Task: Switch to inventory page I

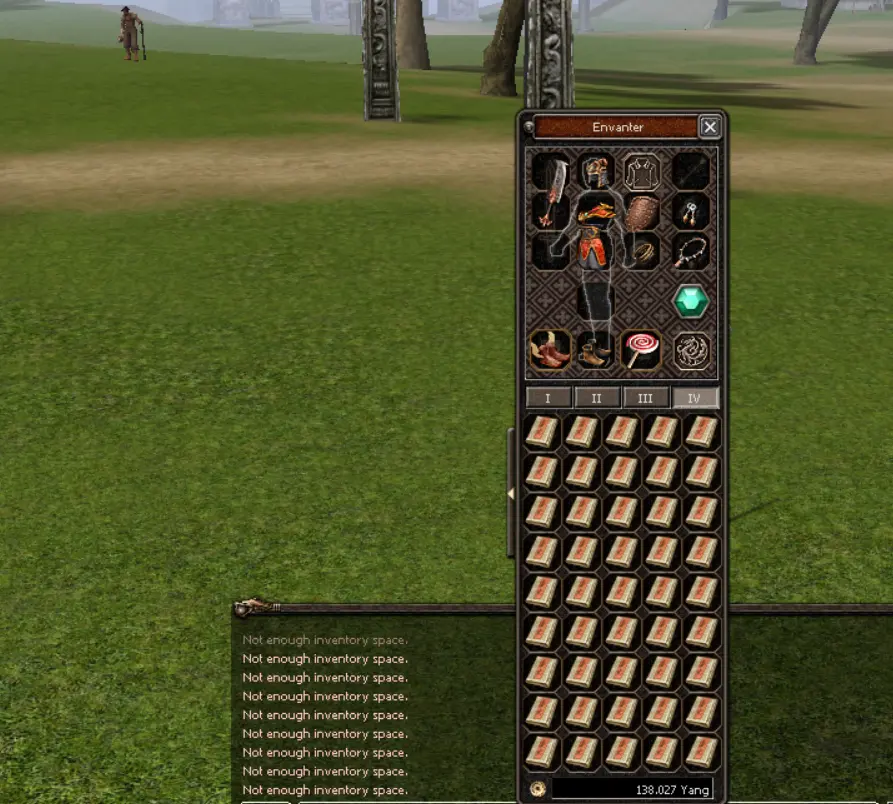Action: [549, 398]
